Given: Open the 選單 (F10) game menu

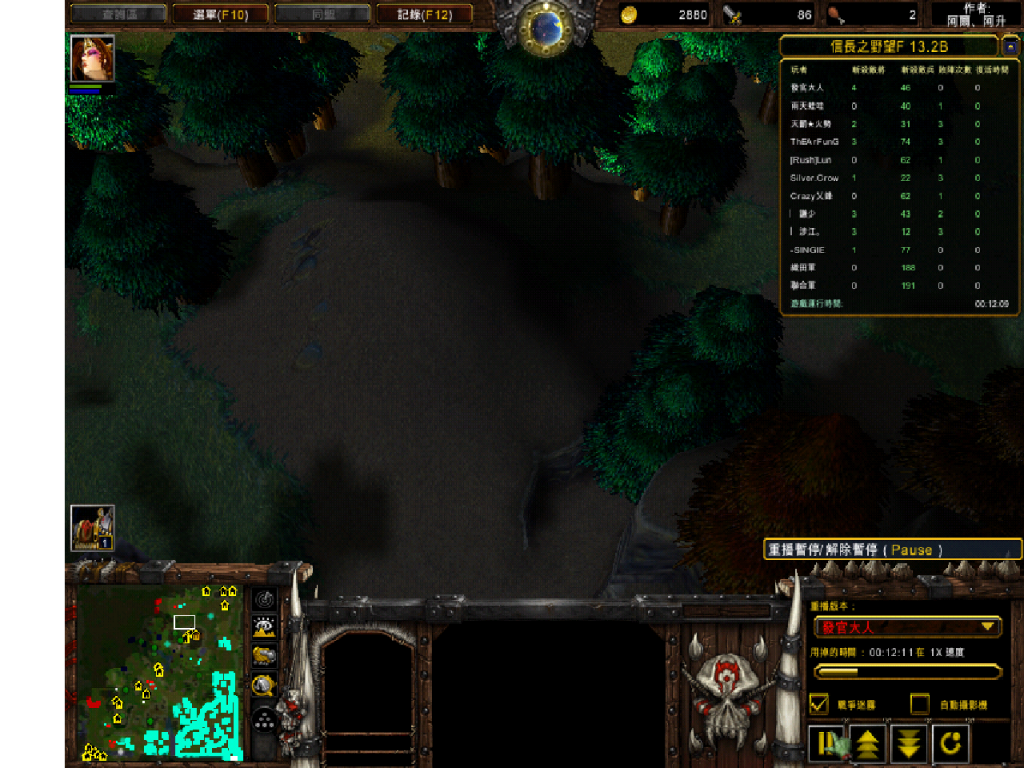Looking at the screenshot, I should coord(221,14).
